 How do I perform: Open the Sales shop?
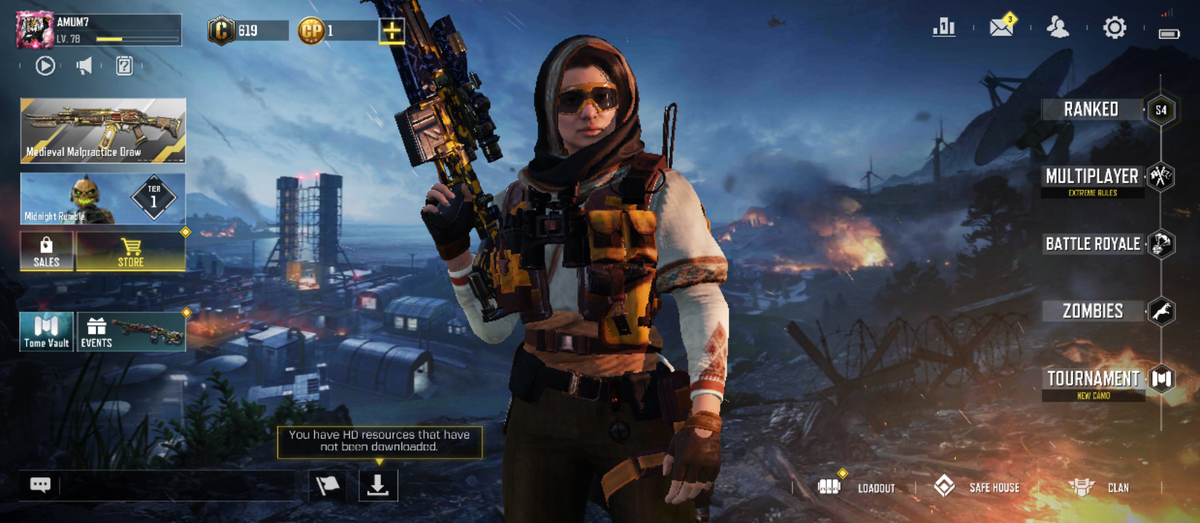pyautogui.click(x=47, y=251)
